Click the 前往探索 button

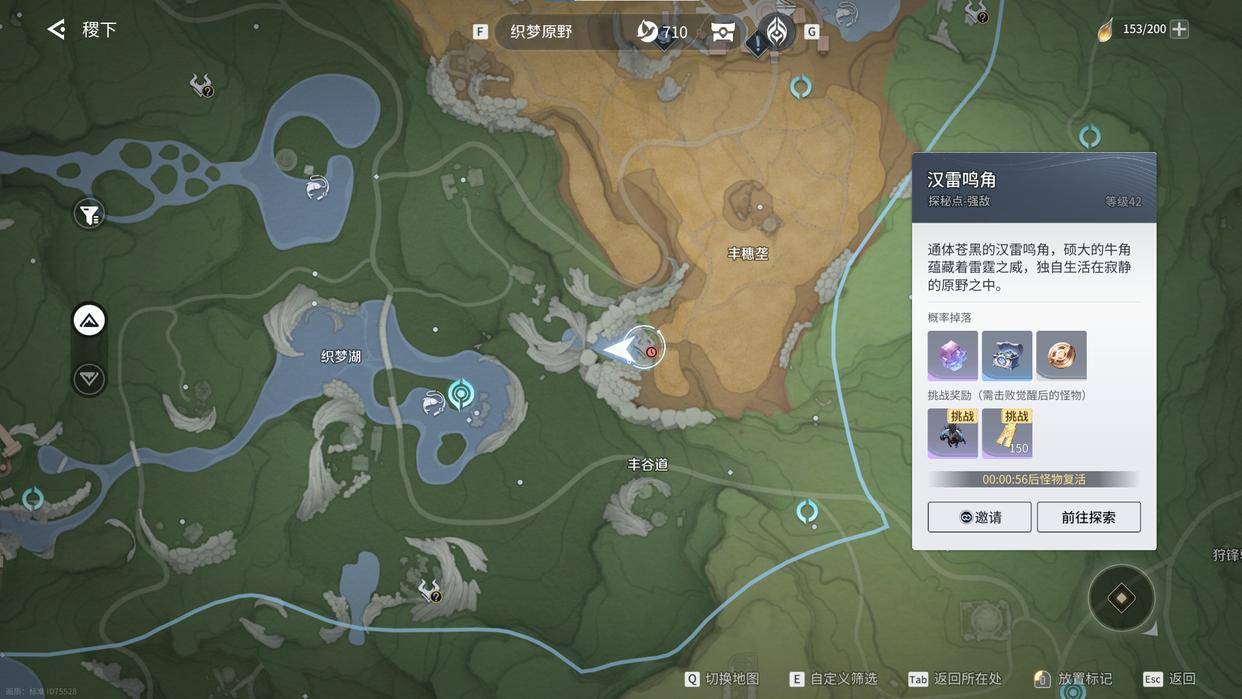pos(1088,517)
